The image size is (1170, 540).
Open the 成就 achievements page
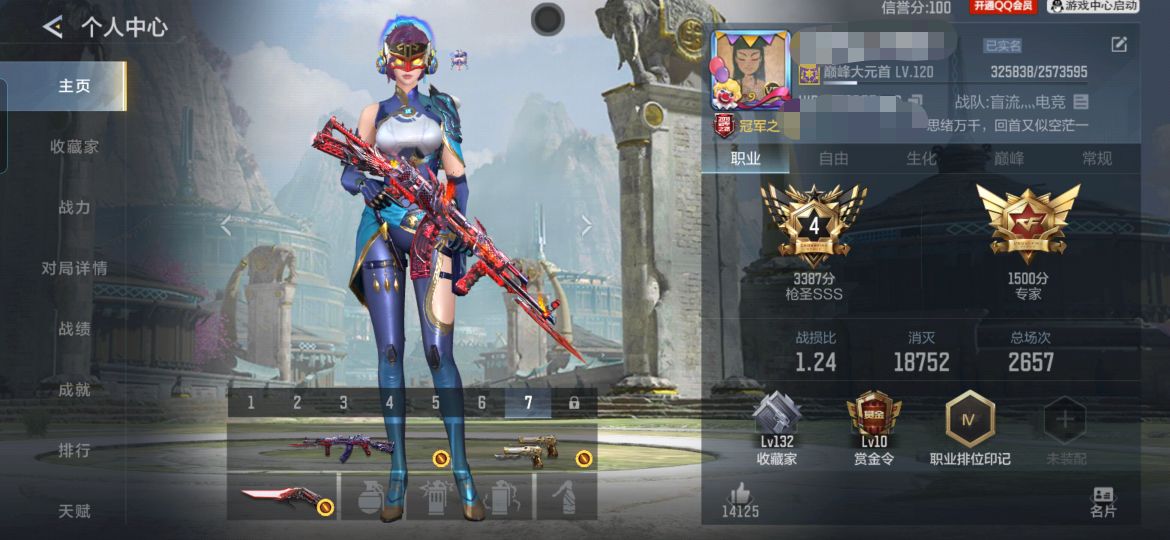pyautogui.click(x=75, y=390)
